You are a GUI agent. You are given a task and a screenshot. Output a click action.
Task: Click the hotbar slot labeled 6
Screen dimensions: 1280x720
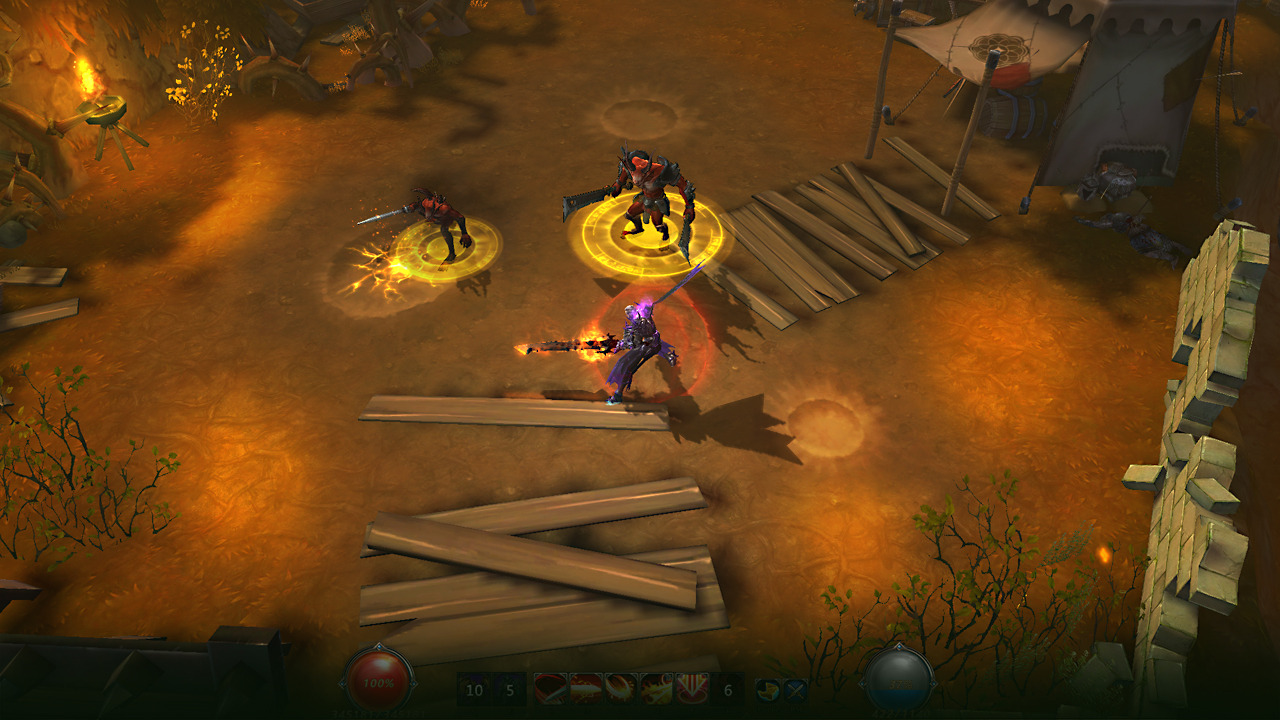point(727,690)
